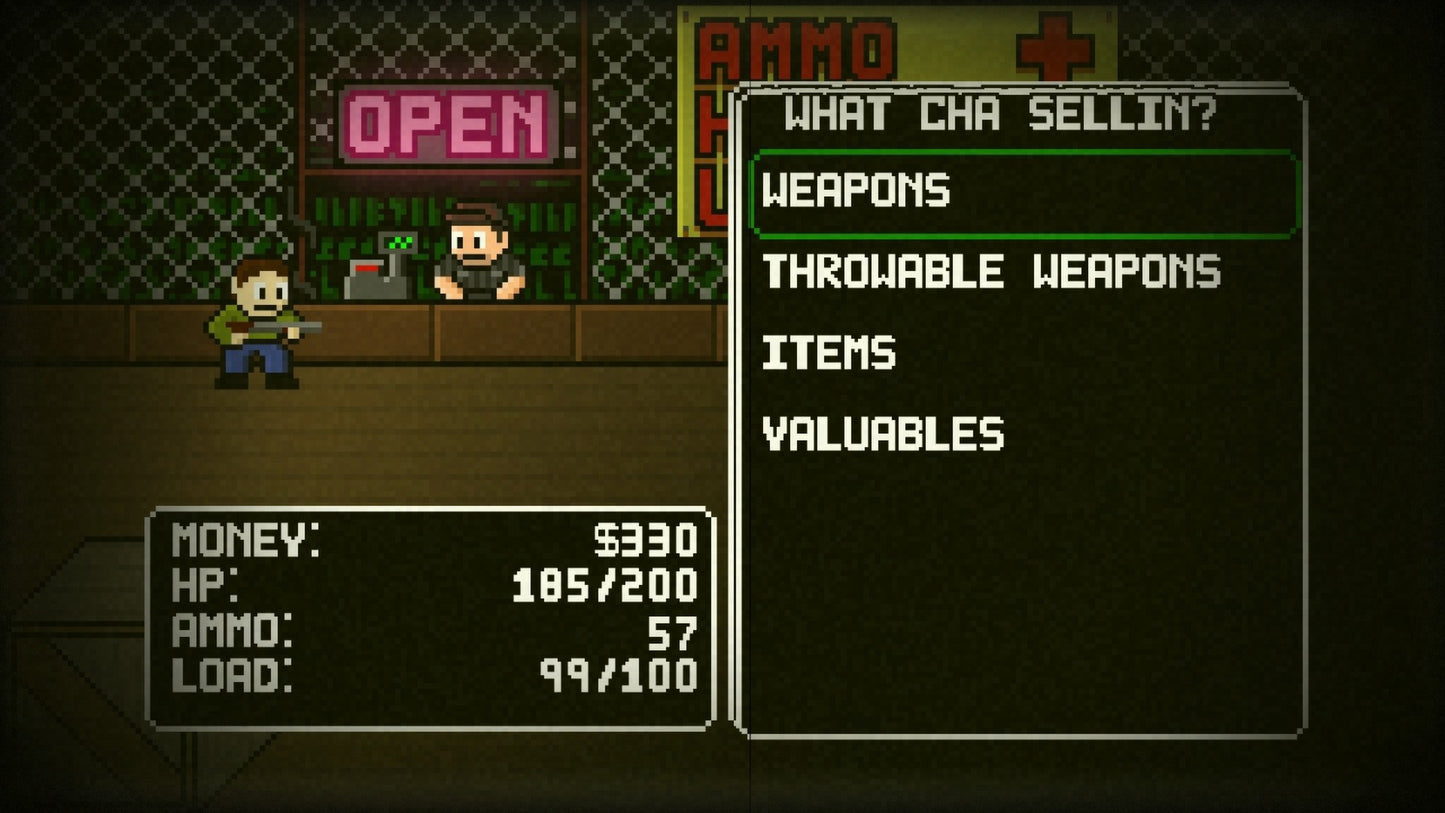The width and height of the screenshot is (1445, 813).
Task: Choose Throwable Weapons from the sell menu
Action: click(x=991, y=272)
